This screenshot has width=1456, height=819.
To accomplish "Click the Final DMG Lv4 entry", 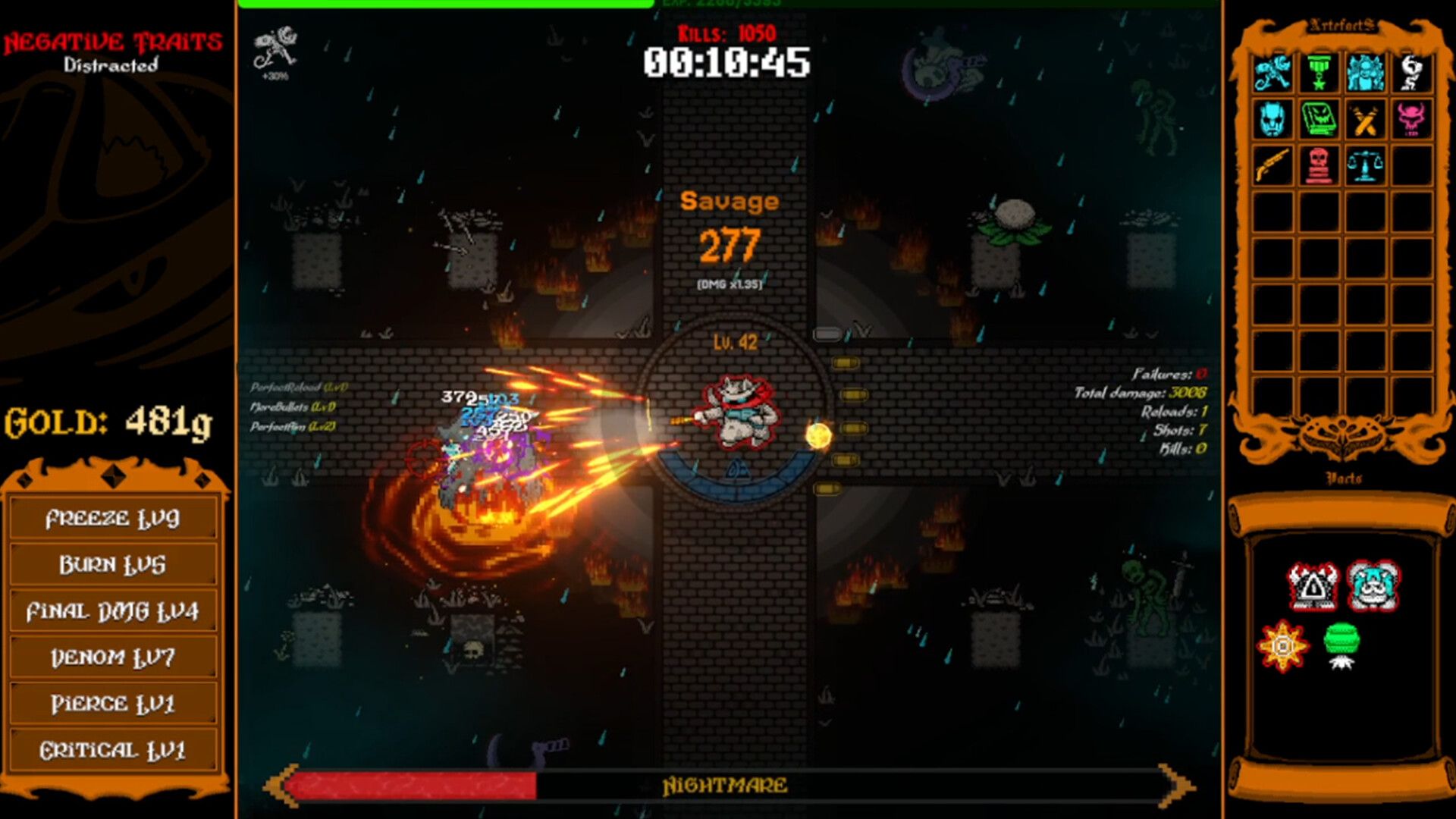I will coord(112,611).
